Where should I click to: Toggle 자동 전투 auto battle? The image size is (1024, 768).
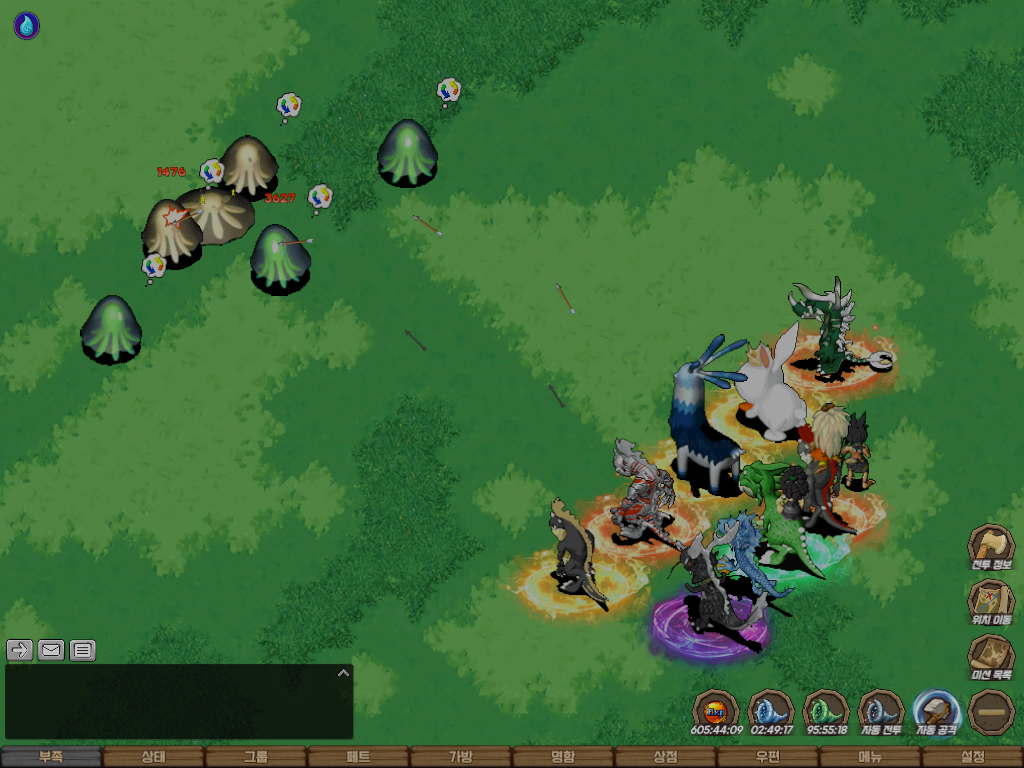[881, 712]
